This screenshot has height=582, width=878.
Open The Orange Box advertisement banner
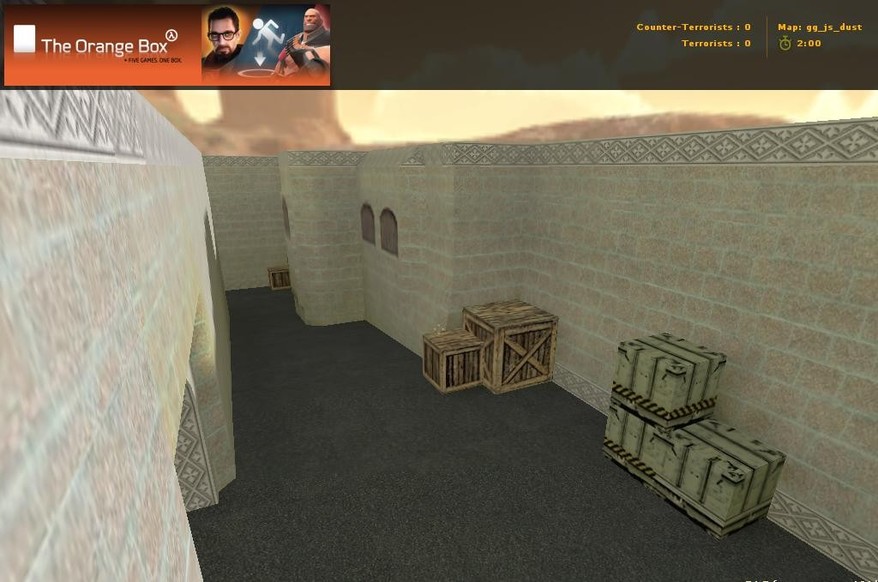167,45
